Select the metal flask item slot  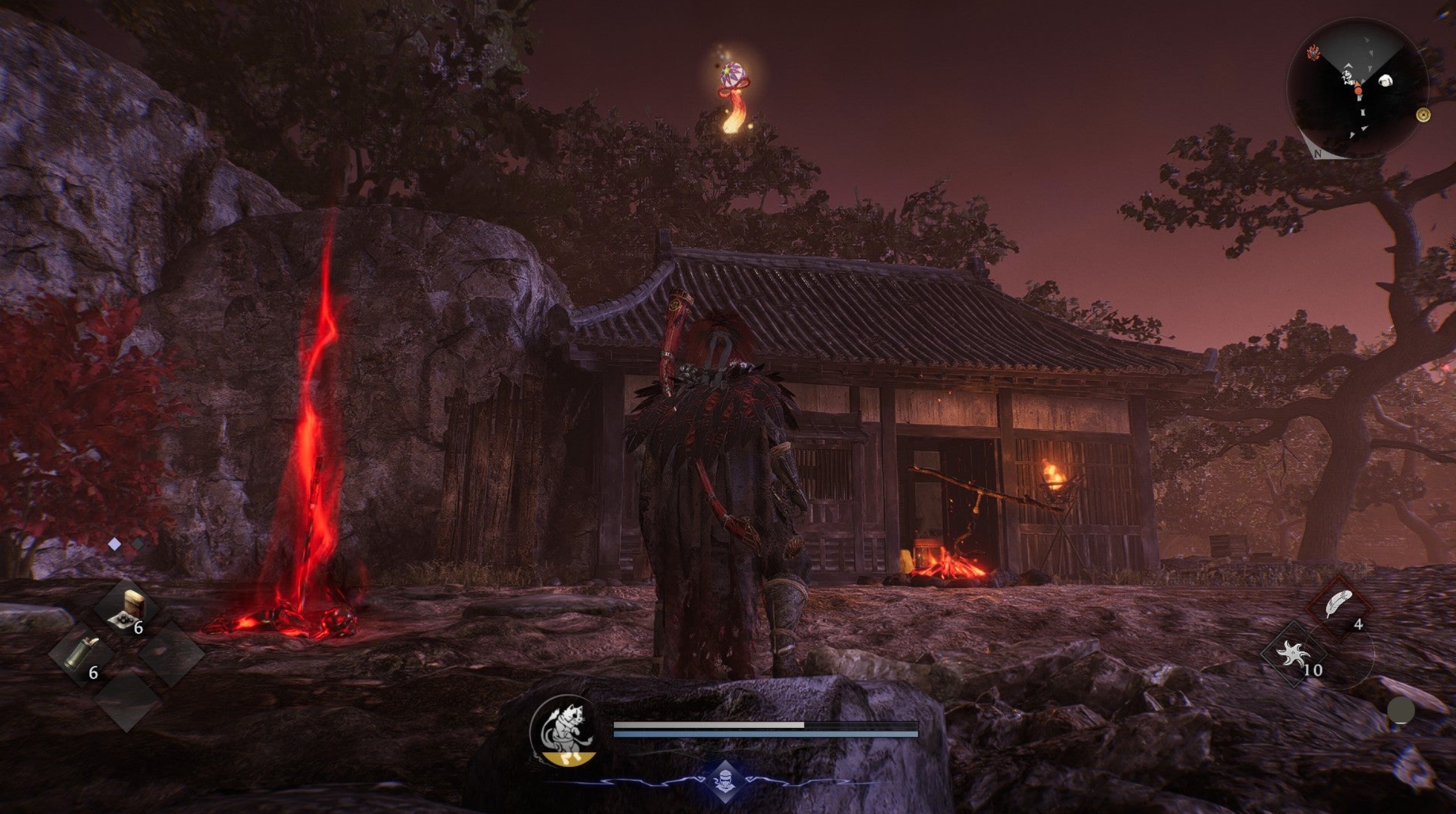tap(82, 654)
